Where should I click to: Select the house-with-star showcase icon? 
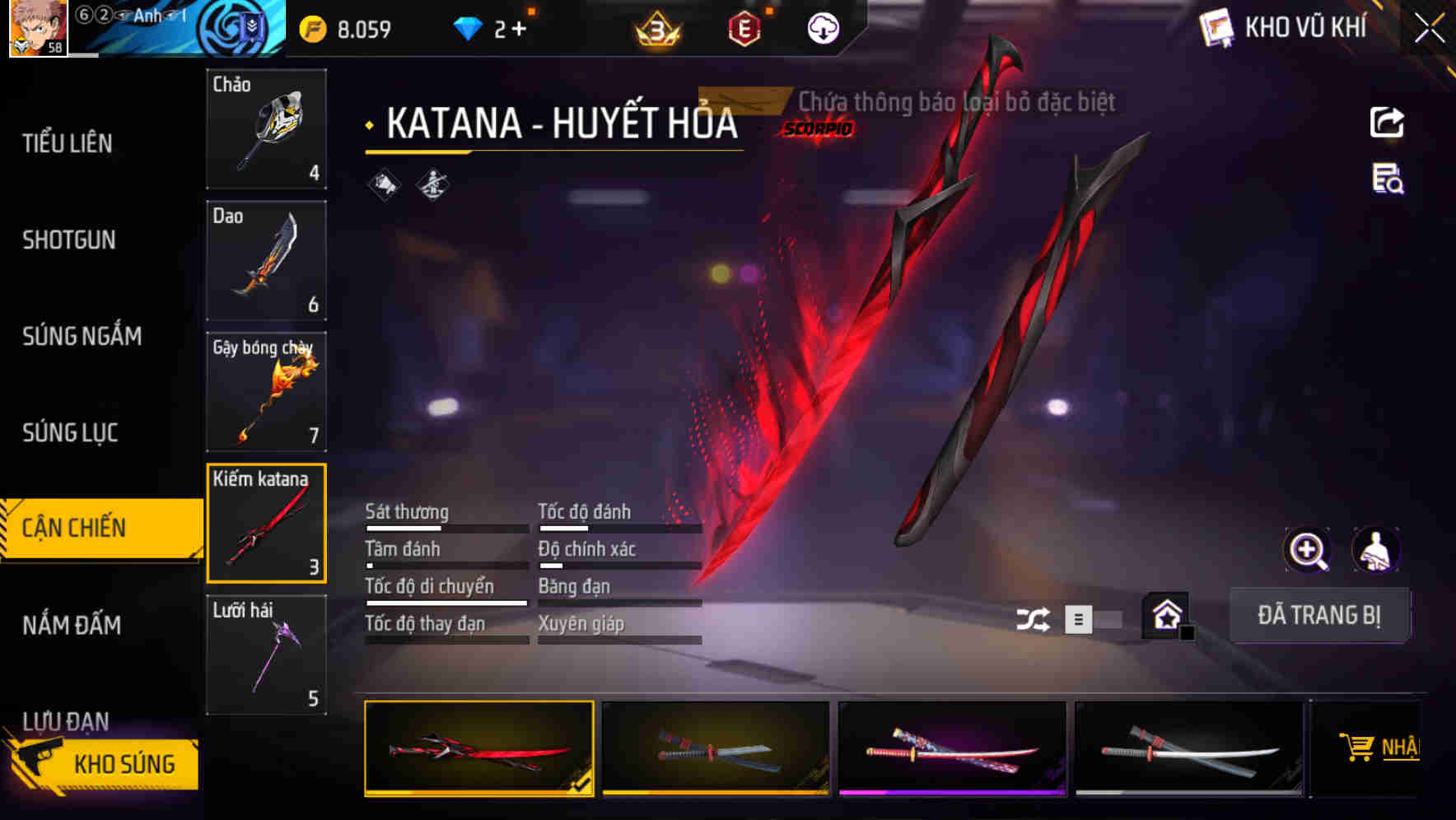[1164, 615]
